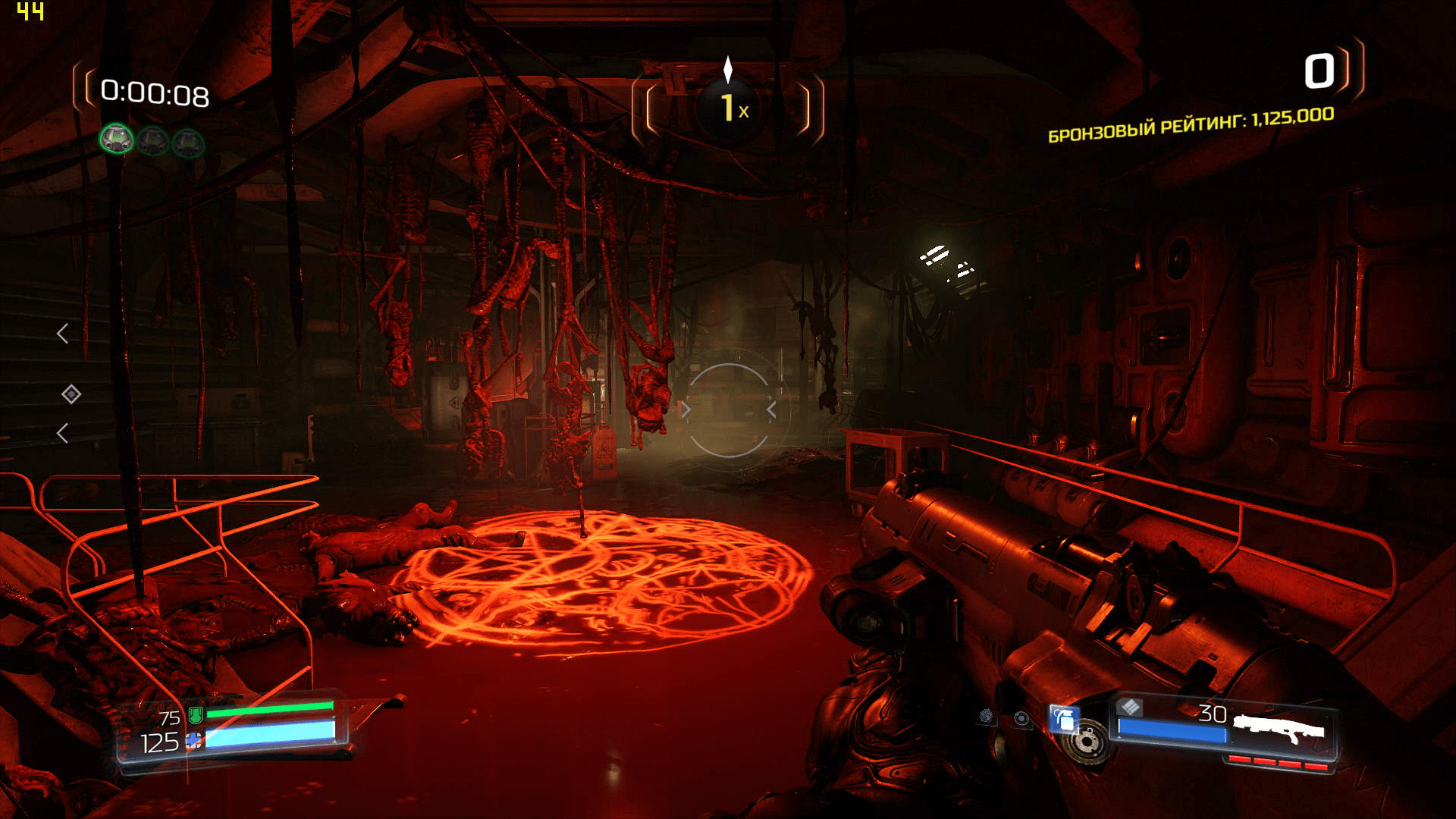Click the shells ammo type icon
The image size is (1456, 819).
[x=1130, y=707]
